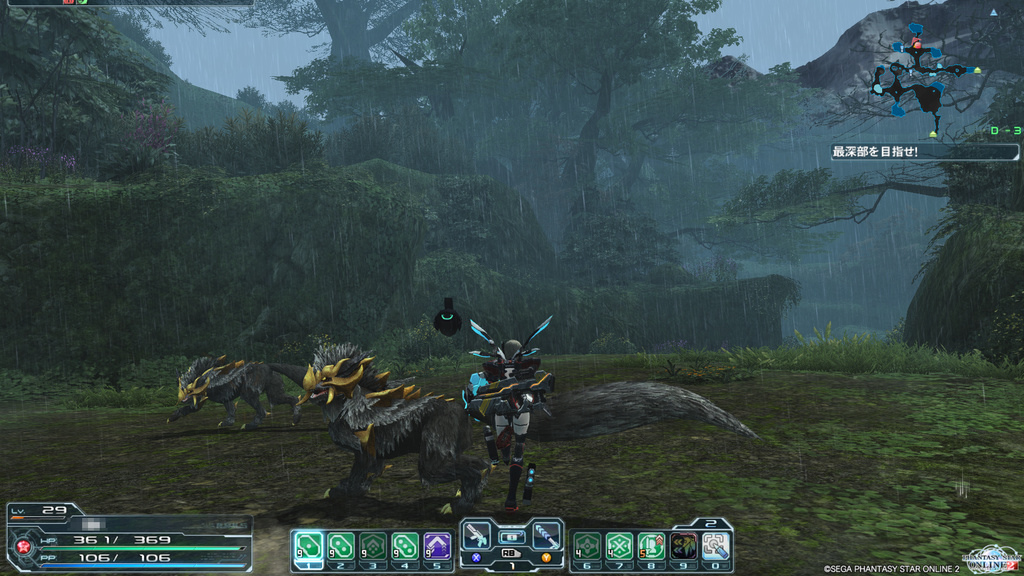
Task: Choose the left weapon action icon
Action: [x=477, y=535]
